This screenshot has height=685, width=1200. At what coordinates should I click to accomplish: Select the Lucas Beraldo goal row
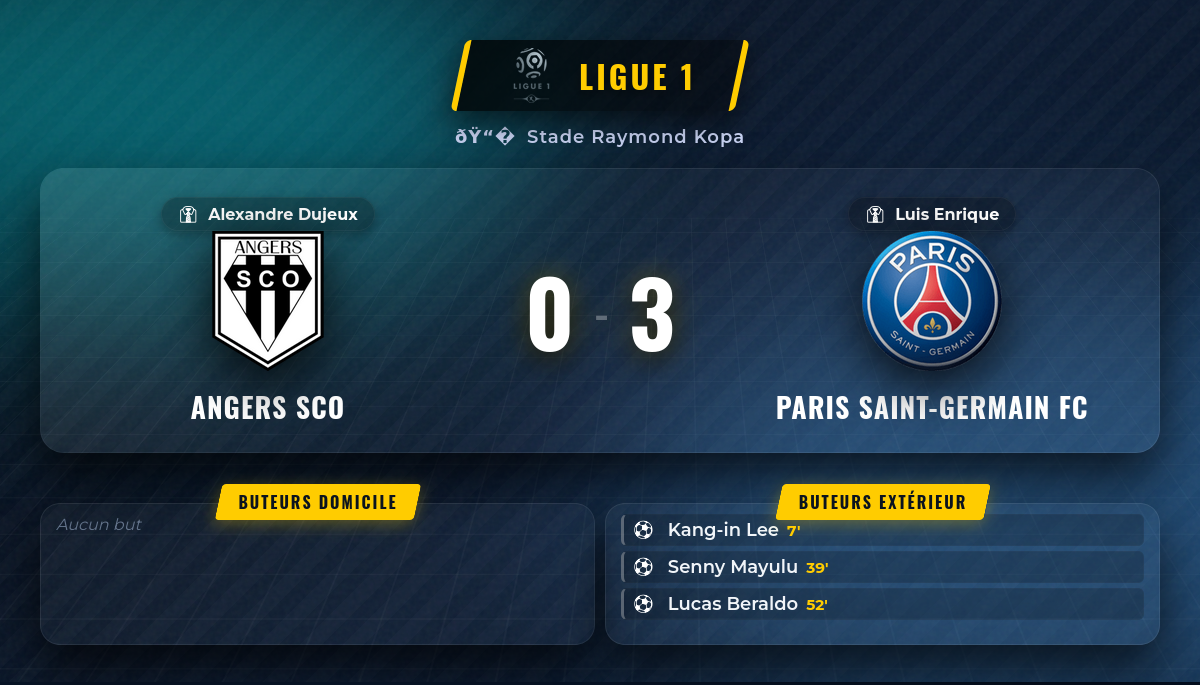(x=882, y=604)
